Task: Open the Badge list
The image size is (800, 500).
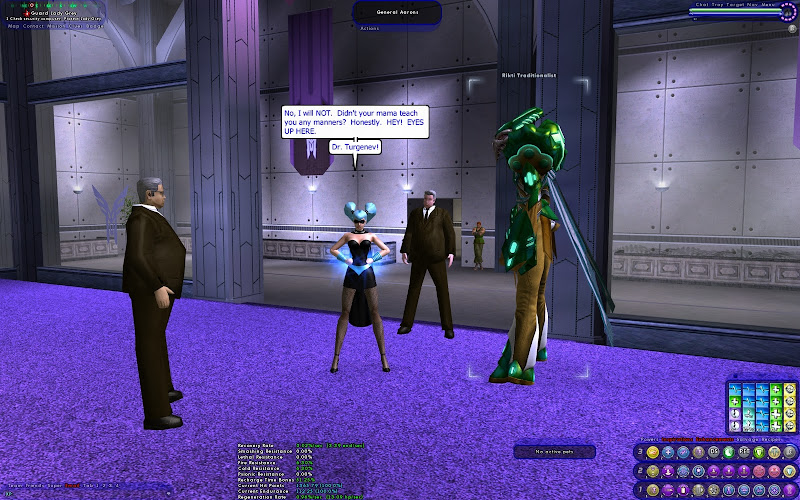Action: [94, 26]
